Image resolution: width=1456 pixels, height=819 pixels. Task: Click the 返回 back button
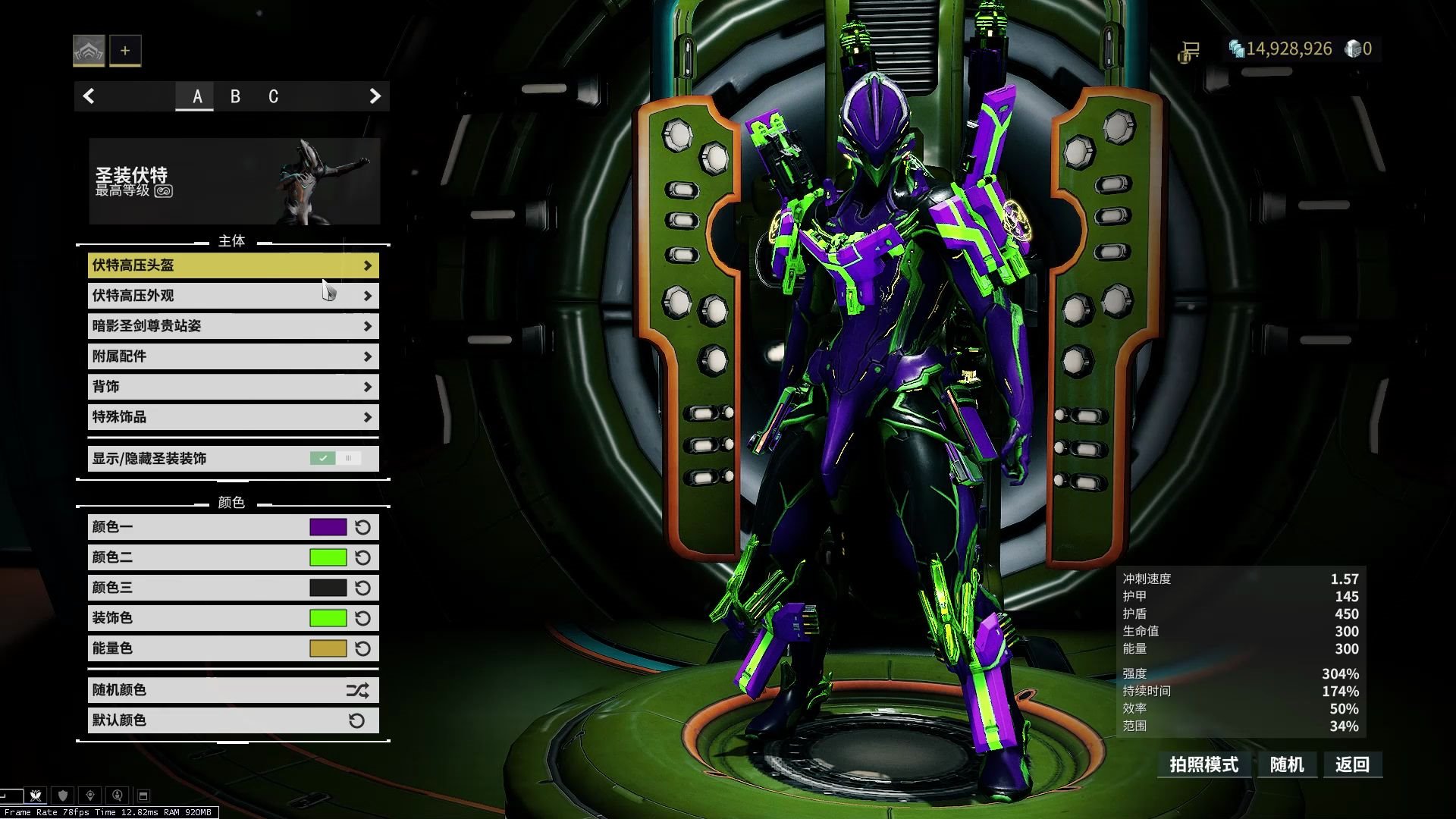click(1352, 764)
